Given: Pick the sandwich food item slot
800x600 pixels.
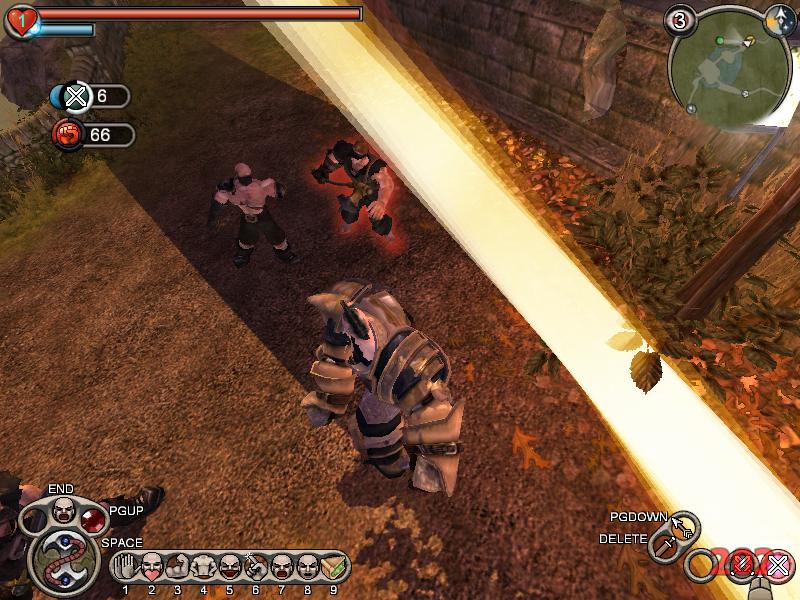Looking at the screenshot, I should point(333,567).
